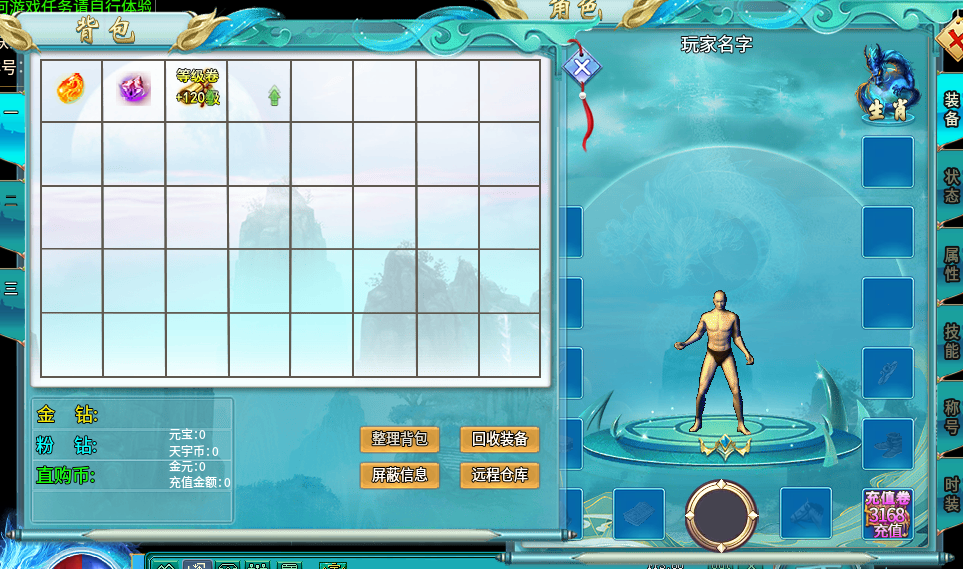This screenshot has height=569, width=963.
Task: Toggle the 屏蔽信息 block info button
Action: (399, 475)
